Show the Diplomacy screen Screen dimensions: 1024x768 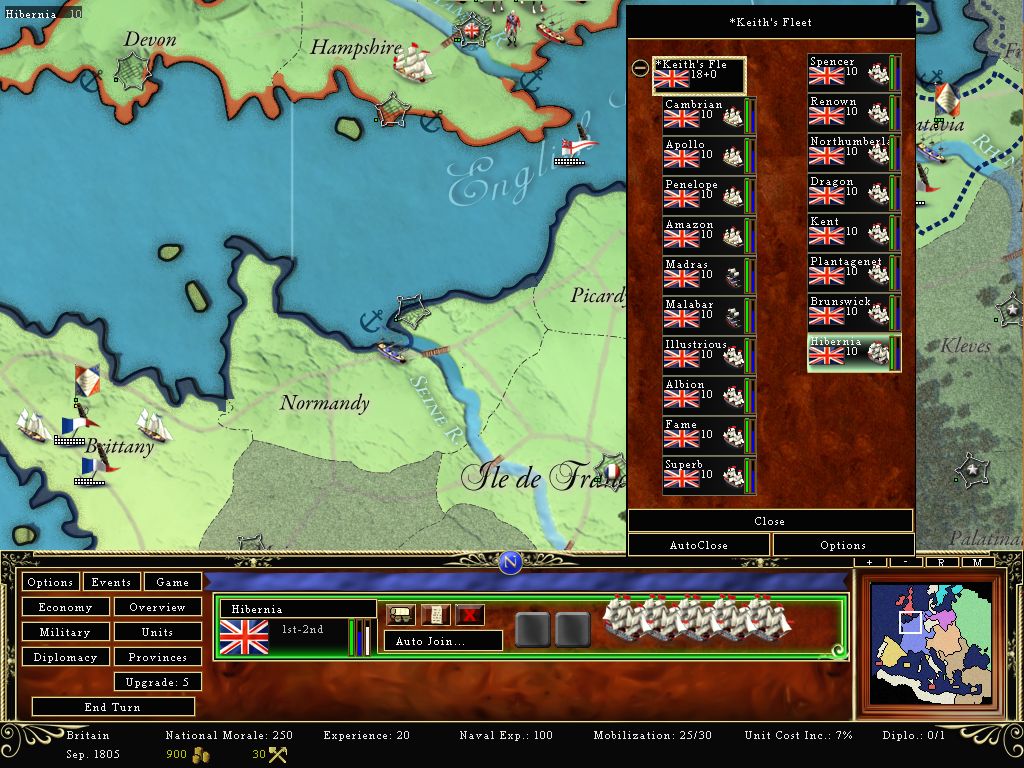(x=65, y=657)
